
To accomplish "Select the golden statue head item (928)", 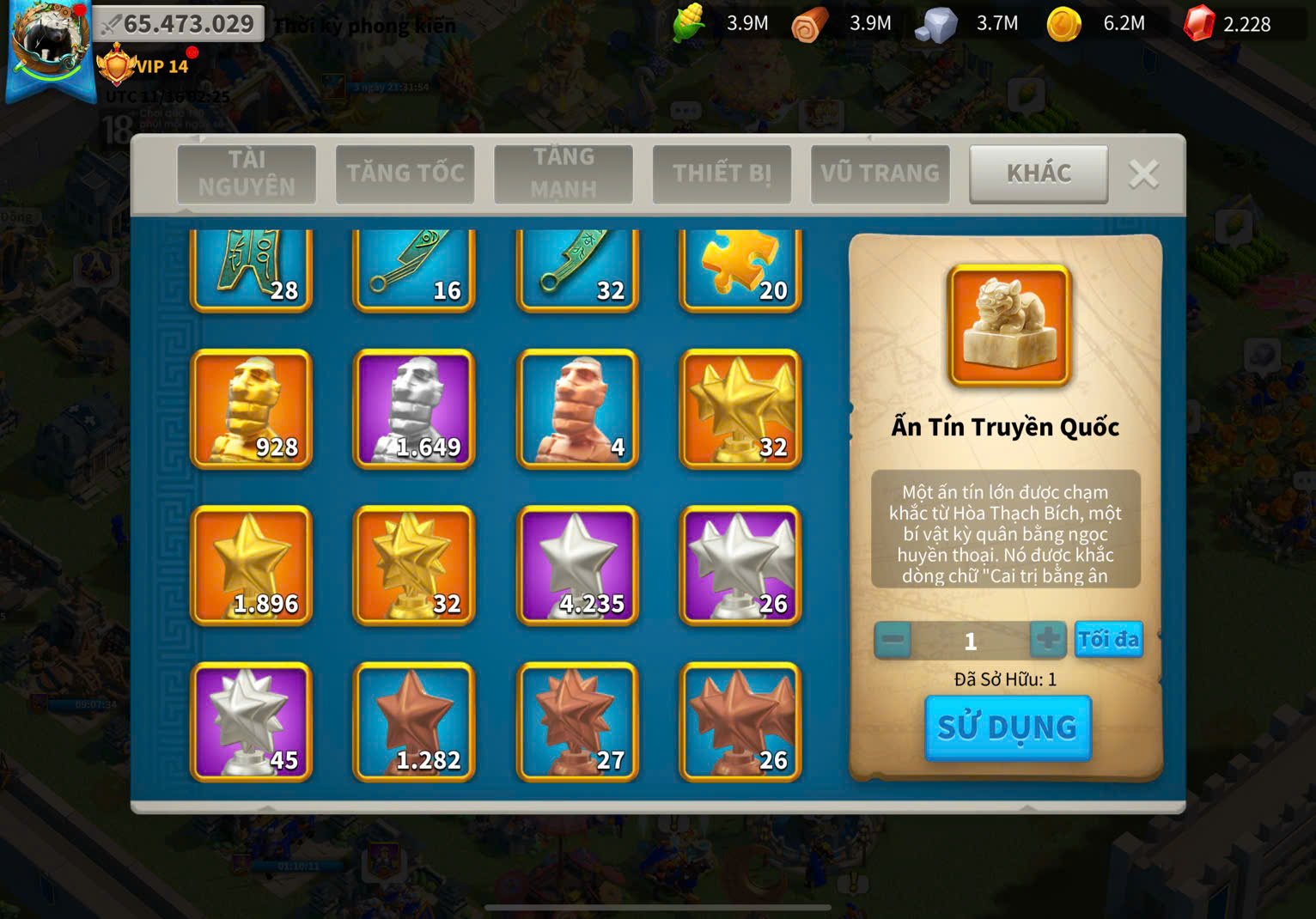I will tap(251, 409).
